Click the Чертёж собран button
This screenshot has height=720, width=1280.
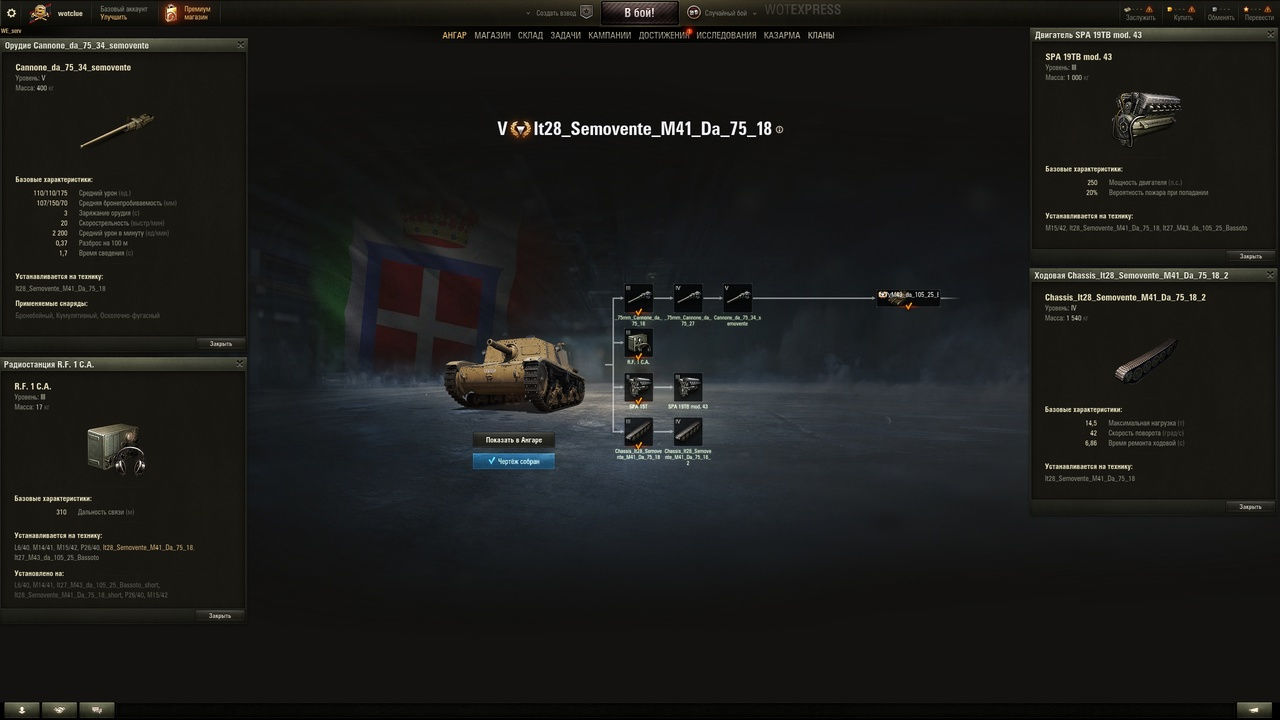pos(513,461)
